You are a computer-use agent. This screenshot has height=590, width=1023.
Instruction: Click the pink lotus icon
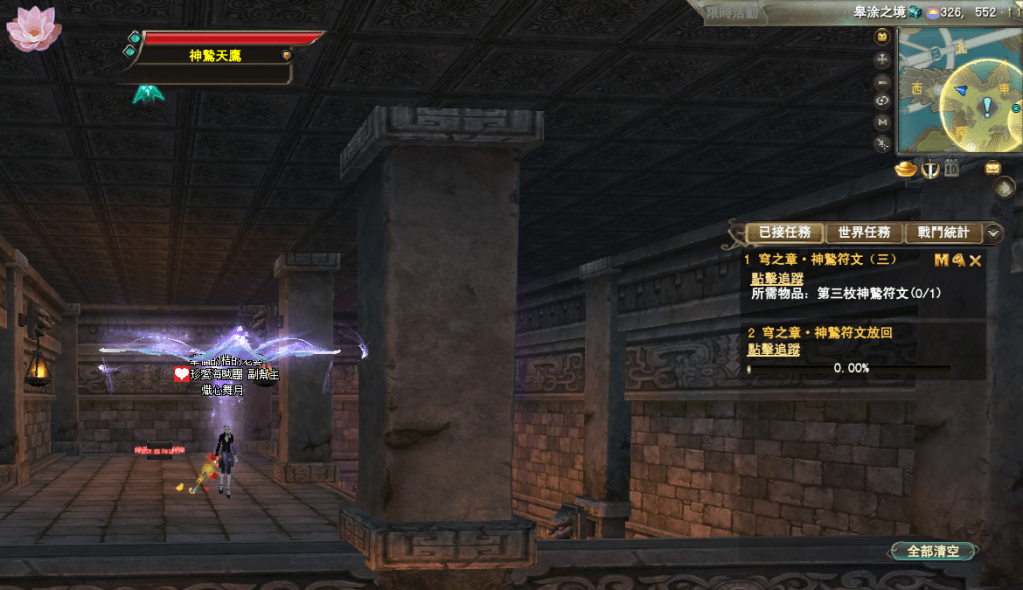click(33, 29)
